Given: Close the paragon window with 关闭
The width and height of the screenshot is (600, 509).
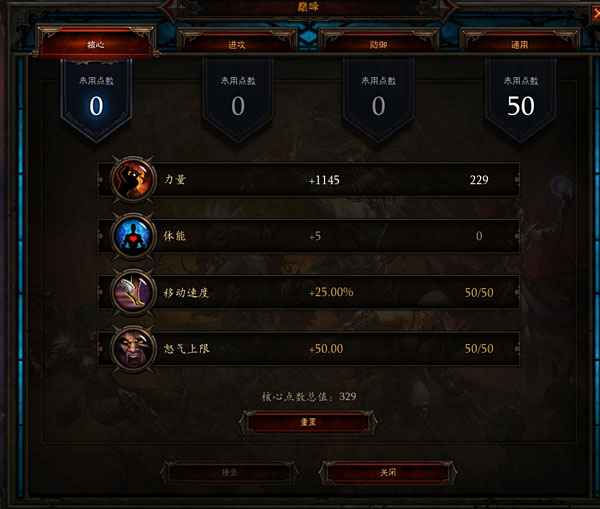Looking at the screenshot, I should click(386, 472).
